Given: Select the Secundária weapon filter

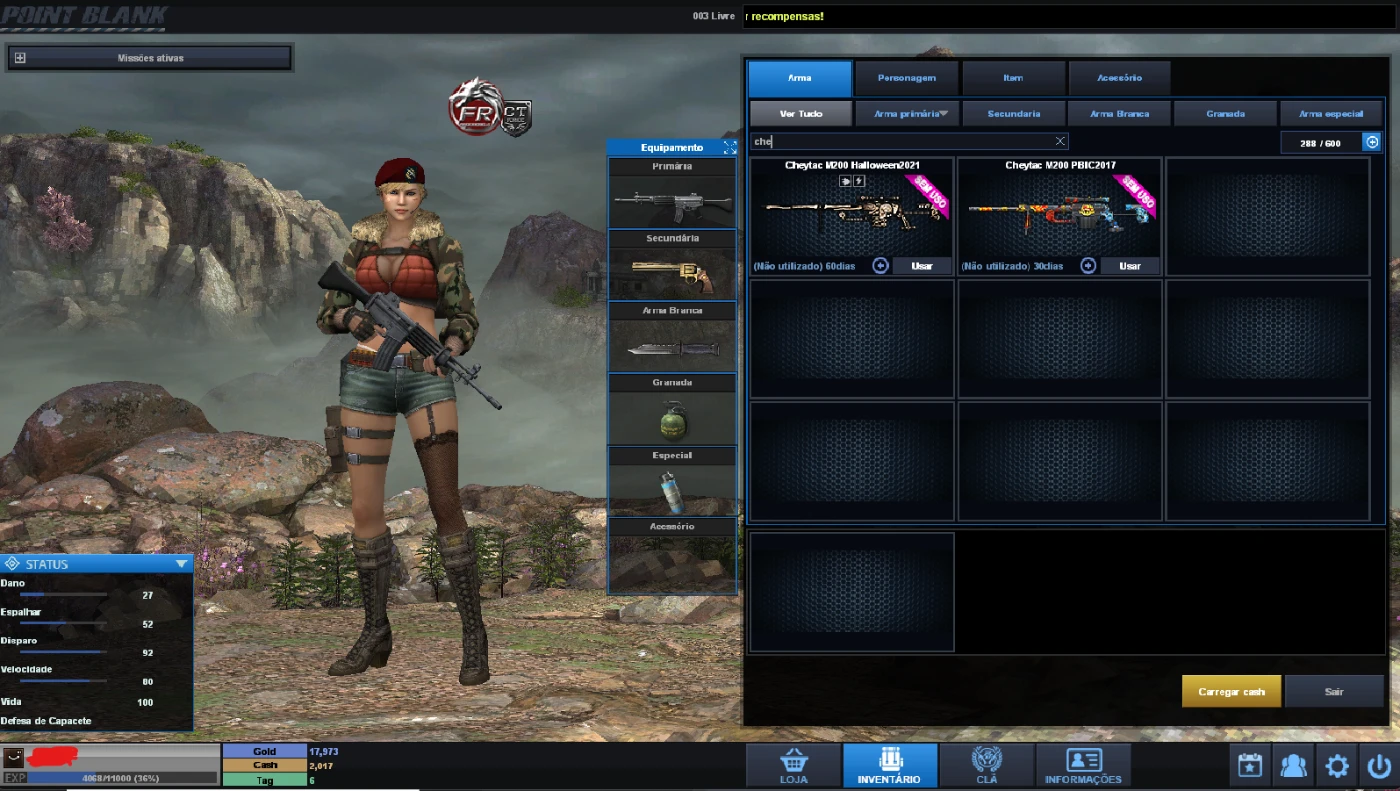Looking at the screenshot, I should [x=1014, y=113].
